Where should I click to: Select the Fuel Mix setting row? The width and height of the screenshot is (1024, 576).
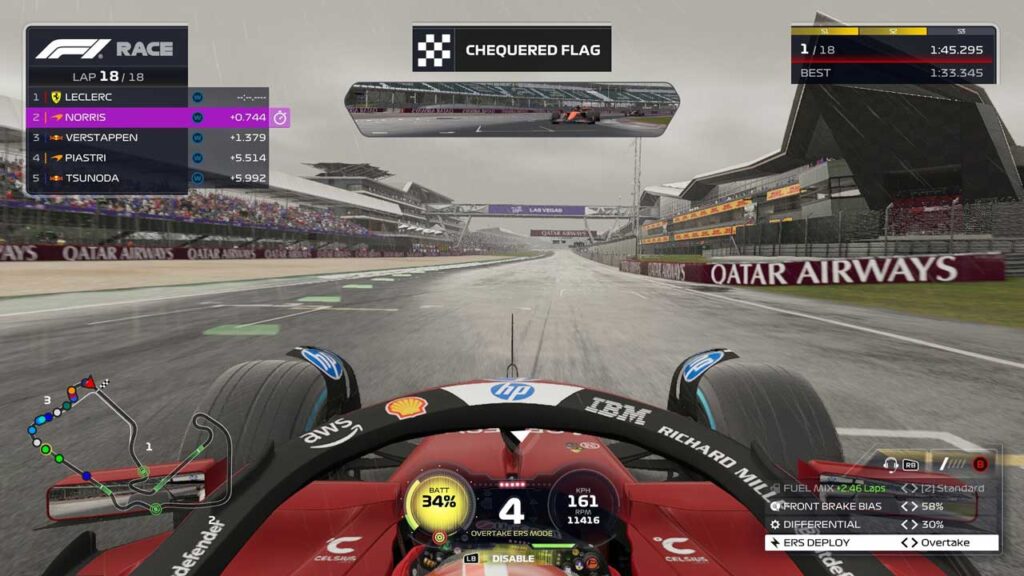click(x=882, y=488)
